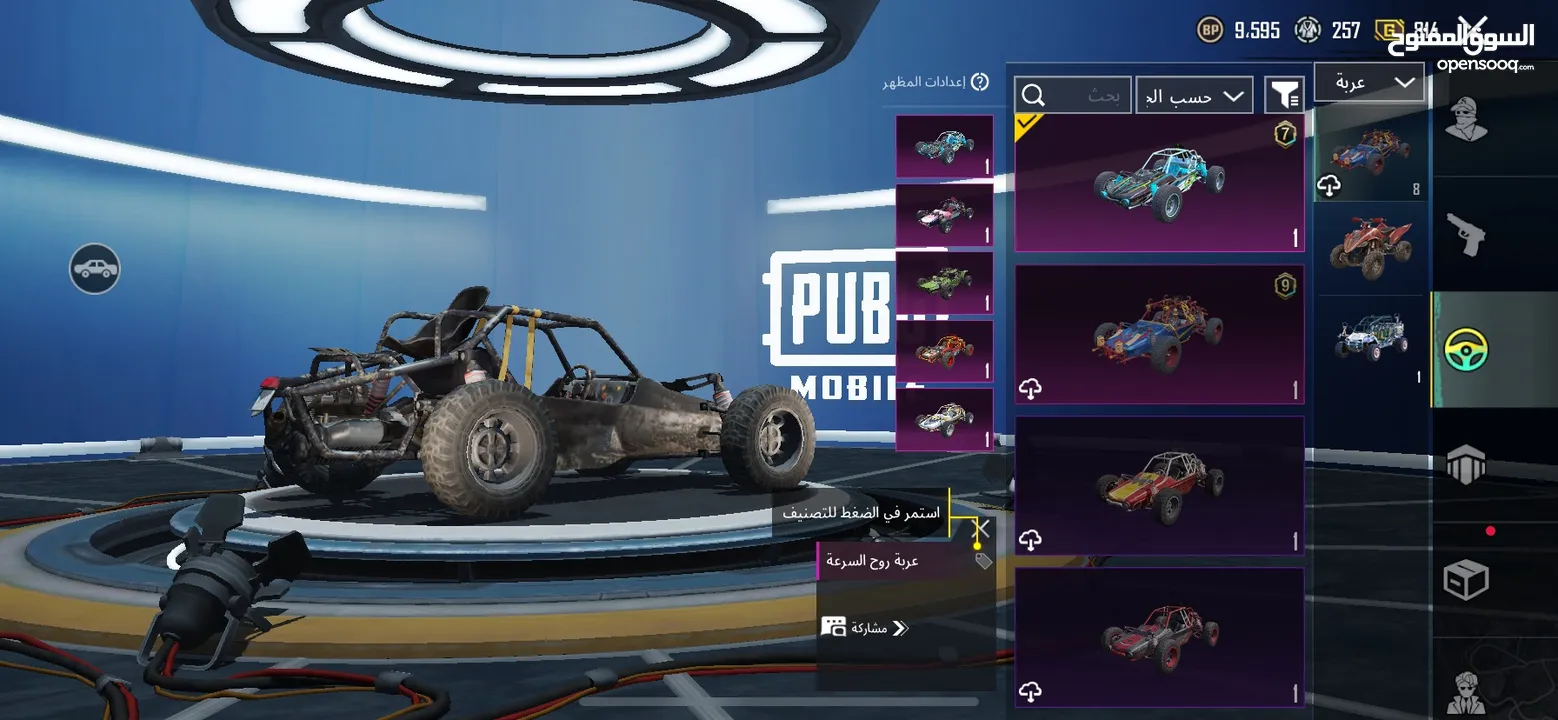Choose the white UTV vehicle category
This screenshot has width=1558, height=720.
(1370, 338)
